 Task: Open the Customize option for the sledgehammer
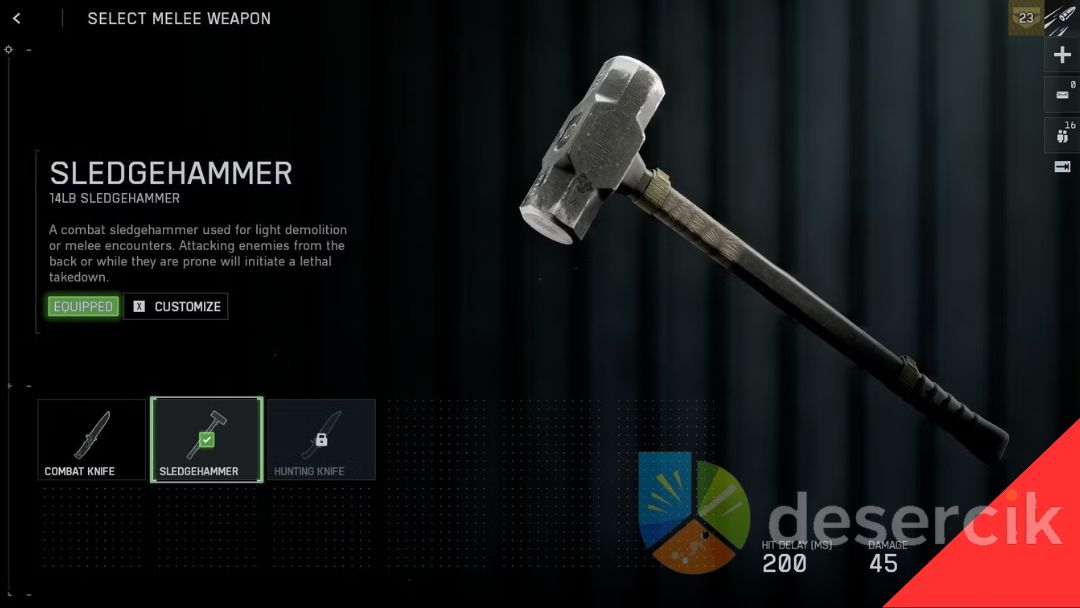pos(176,306)
